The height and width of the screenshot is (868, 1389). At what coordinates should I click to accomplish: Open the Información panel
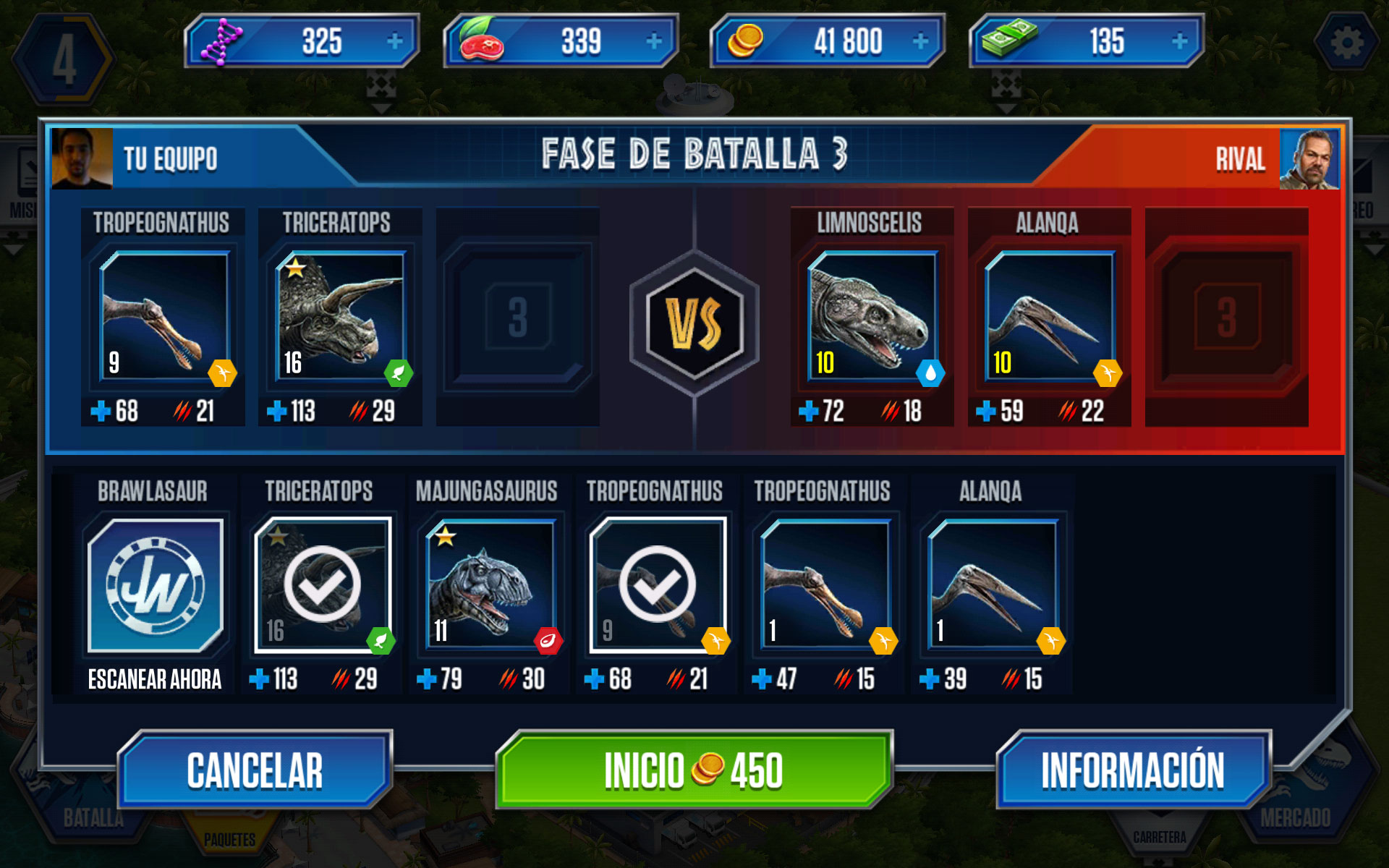point(1132,770)
